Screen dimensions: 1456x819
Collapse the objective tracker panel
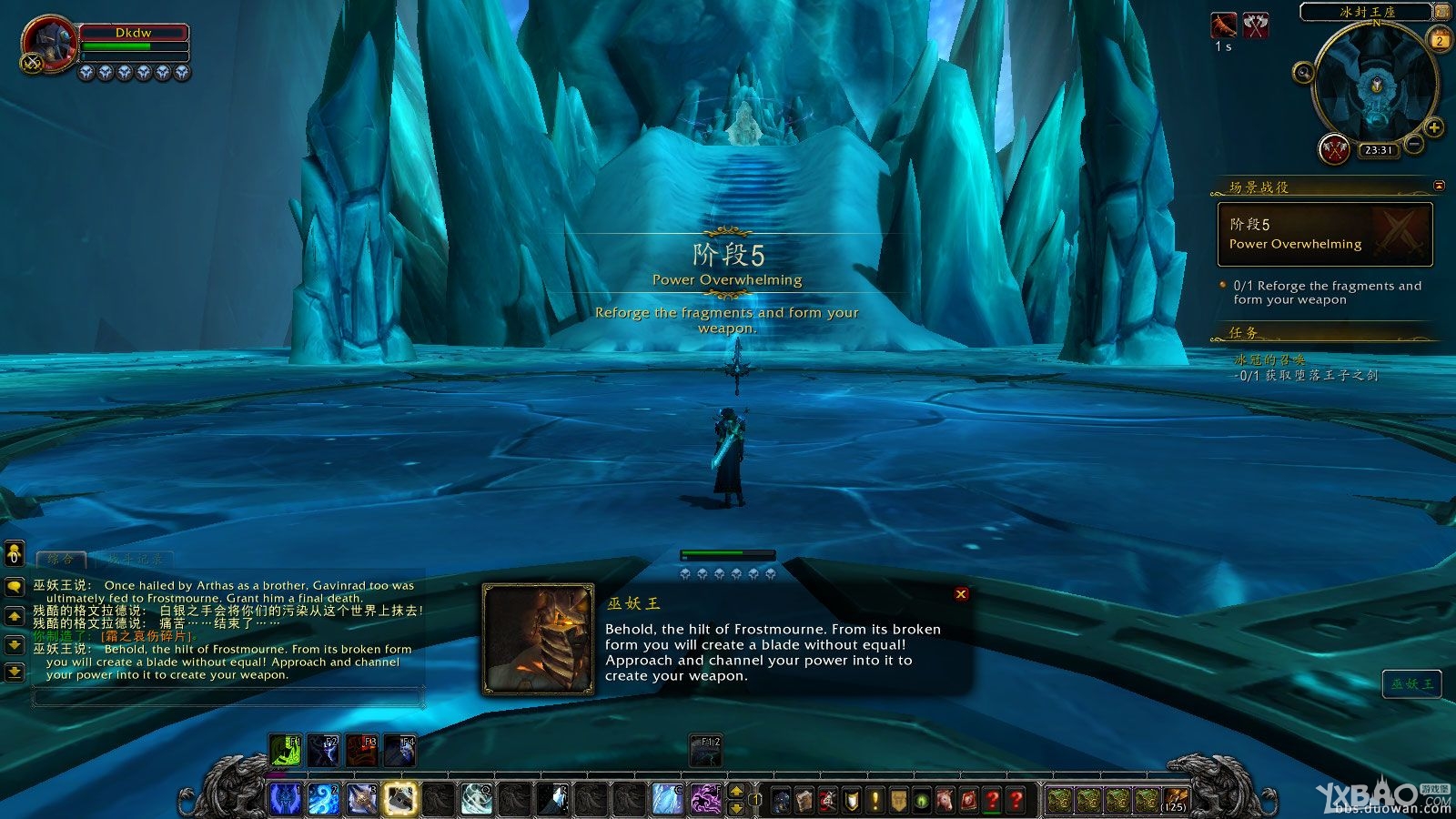[x=1439, y=186]
